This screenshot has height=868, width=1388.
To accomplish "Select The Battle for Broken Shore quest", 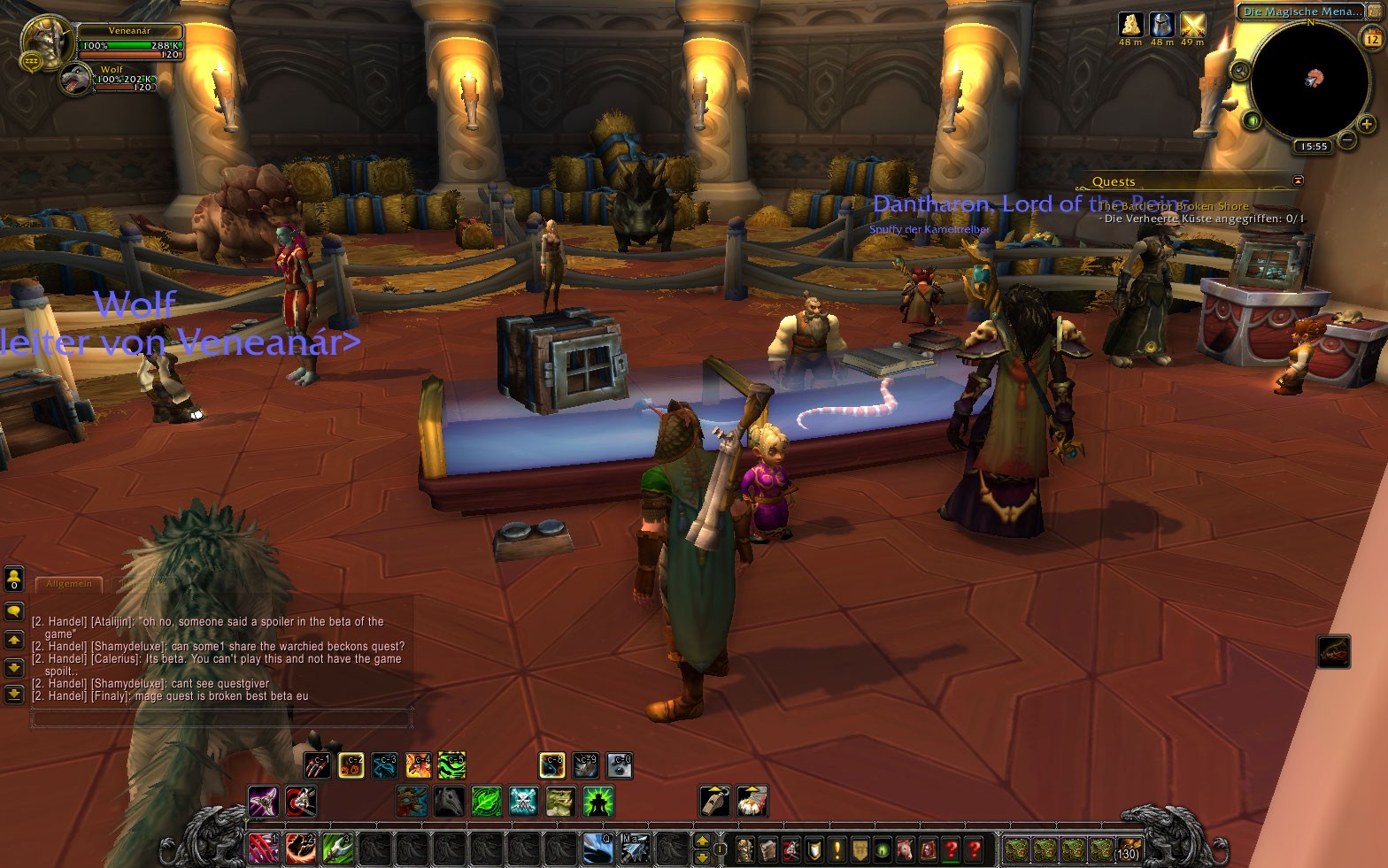I will (1174, 206).
